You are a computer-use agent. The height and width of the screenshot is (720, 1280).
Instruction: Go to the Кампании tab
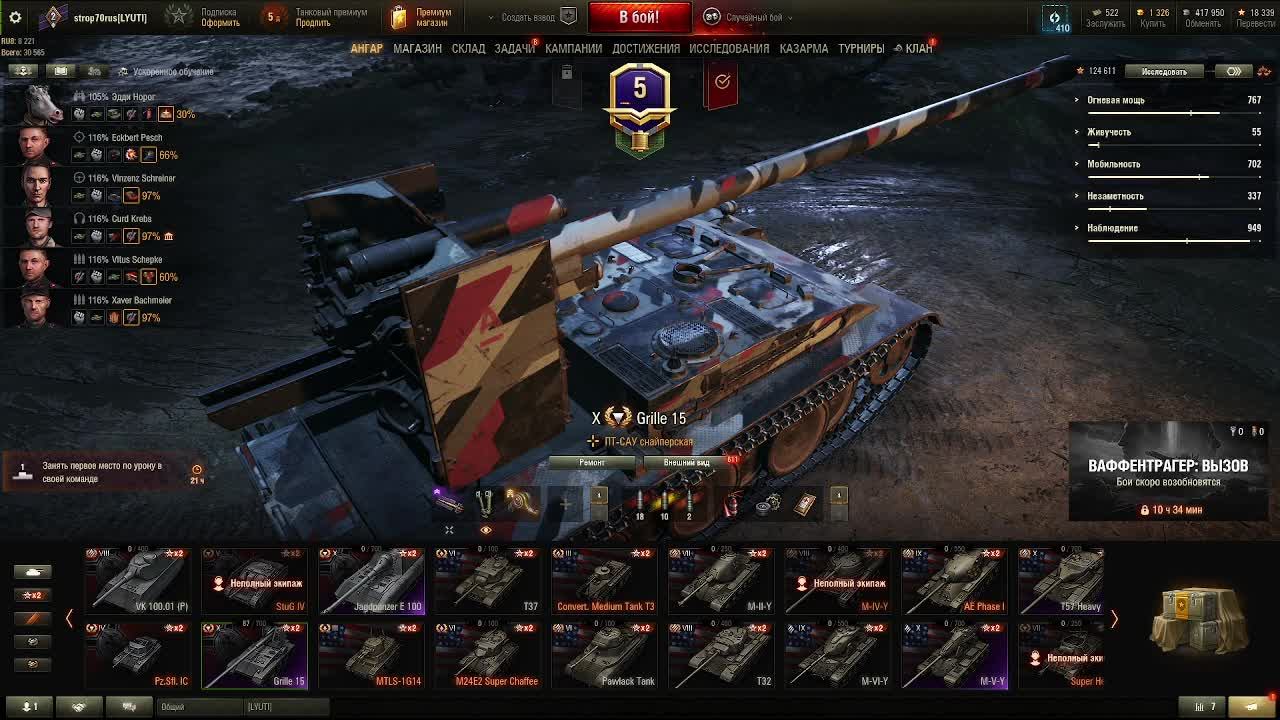point(573,48)
